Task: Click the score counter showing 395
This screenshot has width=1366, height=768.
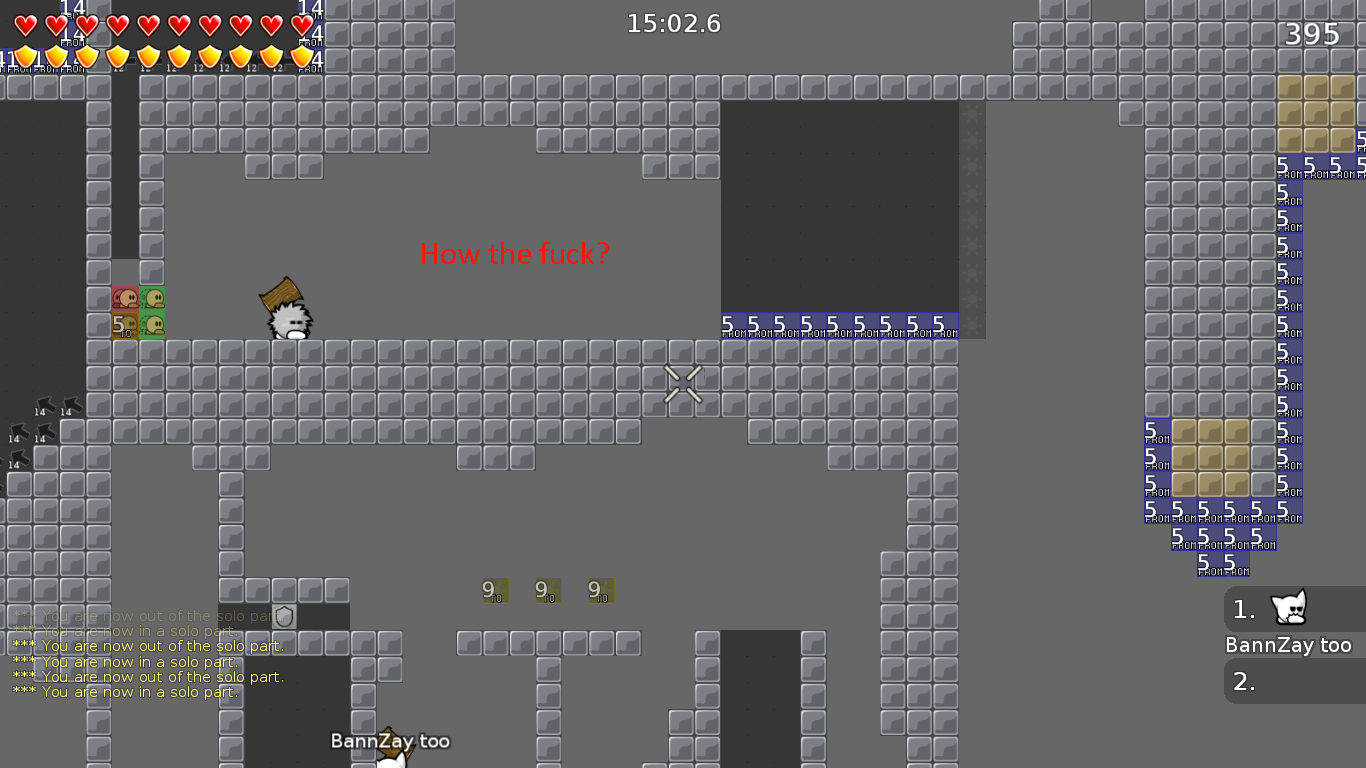Action: 1313,33
